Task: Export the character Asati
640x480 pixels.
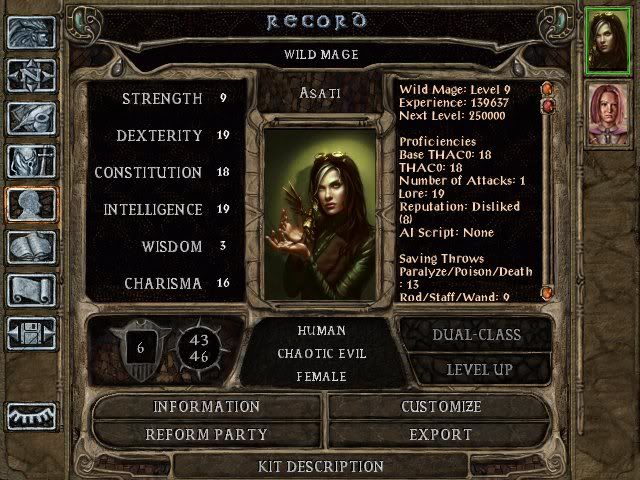Action: 441,435
